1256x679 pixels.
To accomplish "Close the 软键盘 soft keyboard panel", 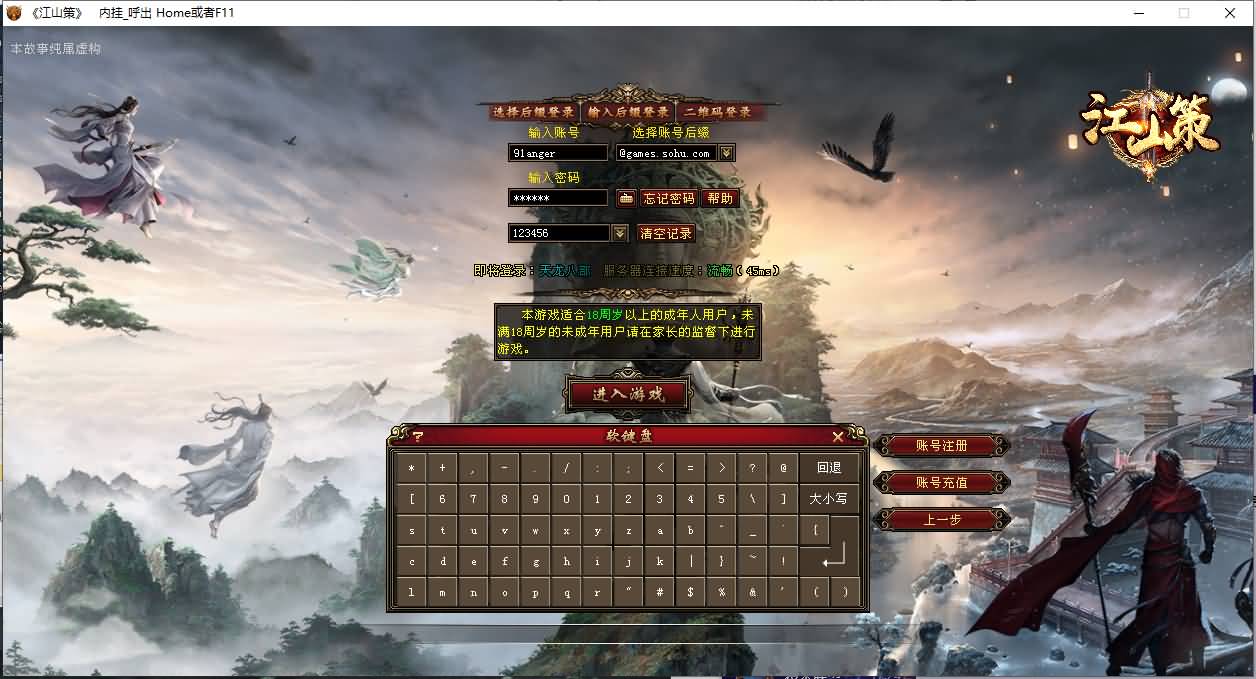I will [838, 436].
